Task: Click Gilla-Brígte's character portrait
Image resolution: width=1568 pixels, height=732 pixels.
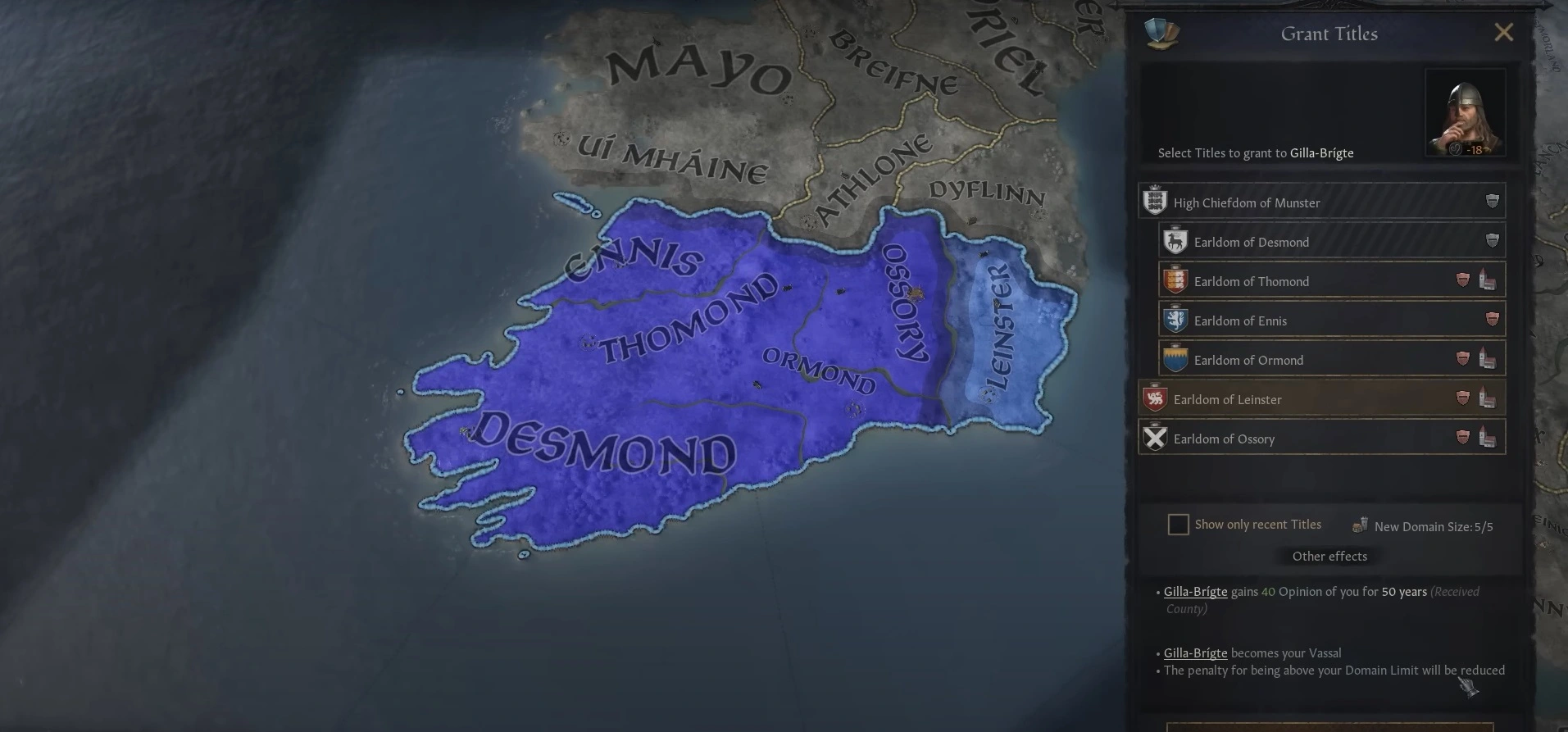Action: [1466, 111]
